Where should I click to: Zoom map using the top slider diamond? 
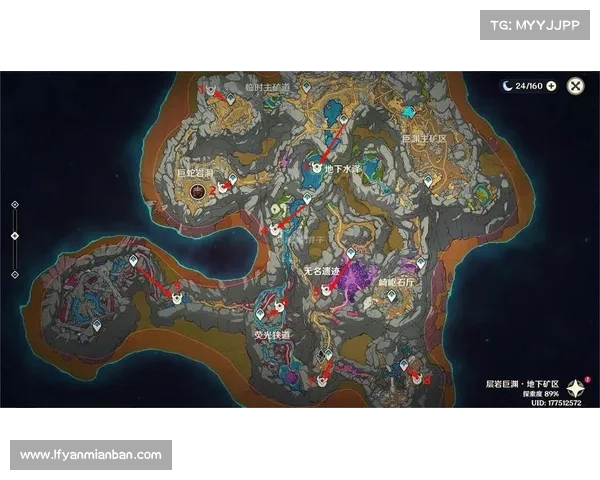(14, 204)
